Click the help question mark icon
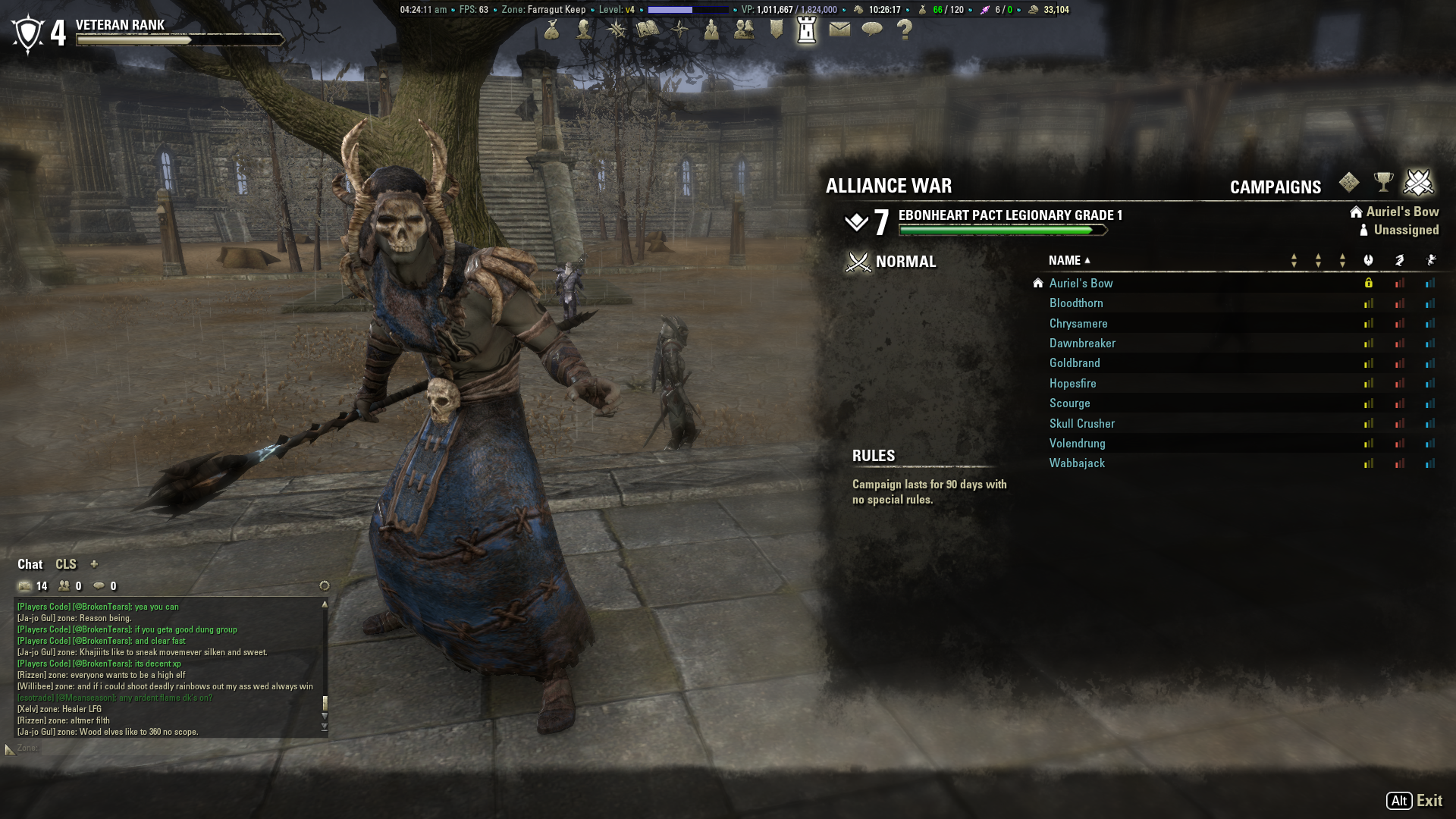 coord(904,30)
